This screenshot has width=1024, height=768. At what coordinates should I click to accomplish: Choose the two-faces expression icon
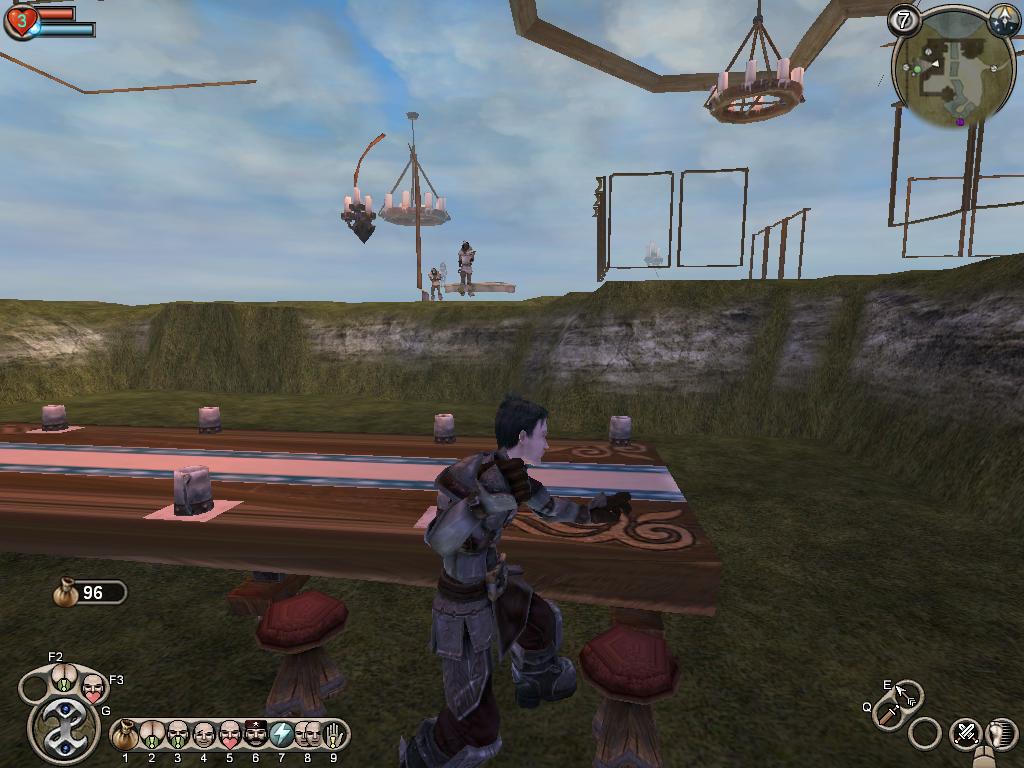(308, 735)
